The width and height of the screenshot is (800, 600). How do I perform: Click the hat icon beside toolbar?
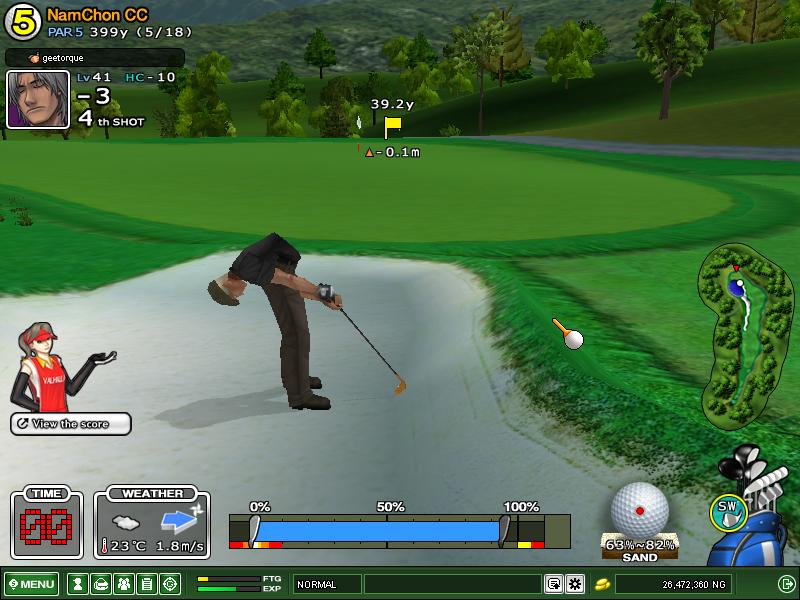click(100, 584)
